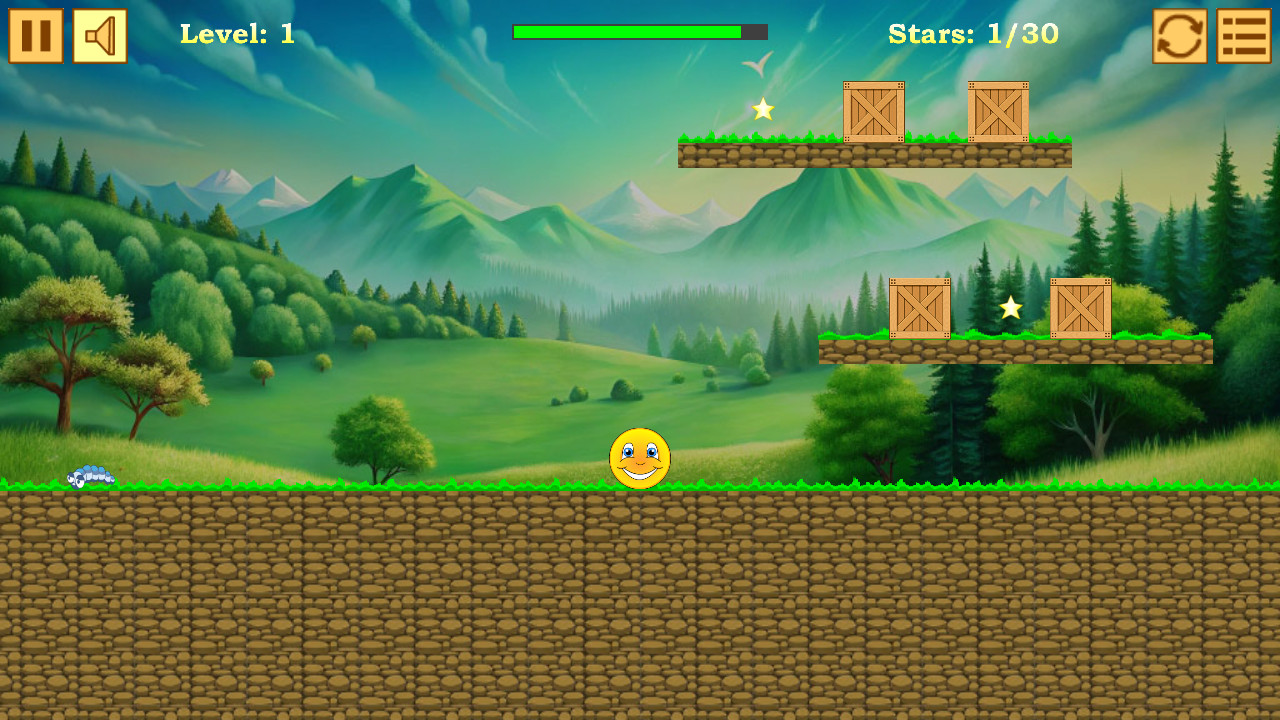Viewport: 1280px width, 720px height.
Task: Click the blue caterpillar on the grass
Action: point(90,478)
